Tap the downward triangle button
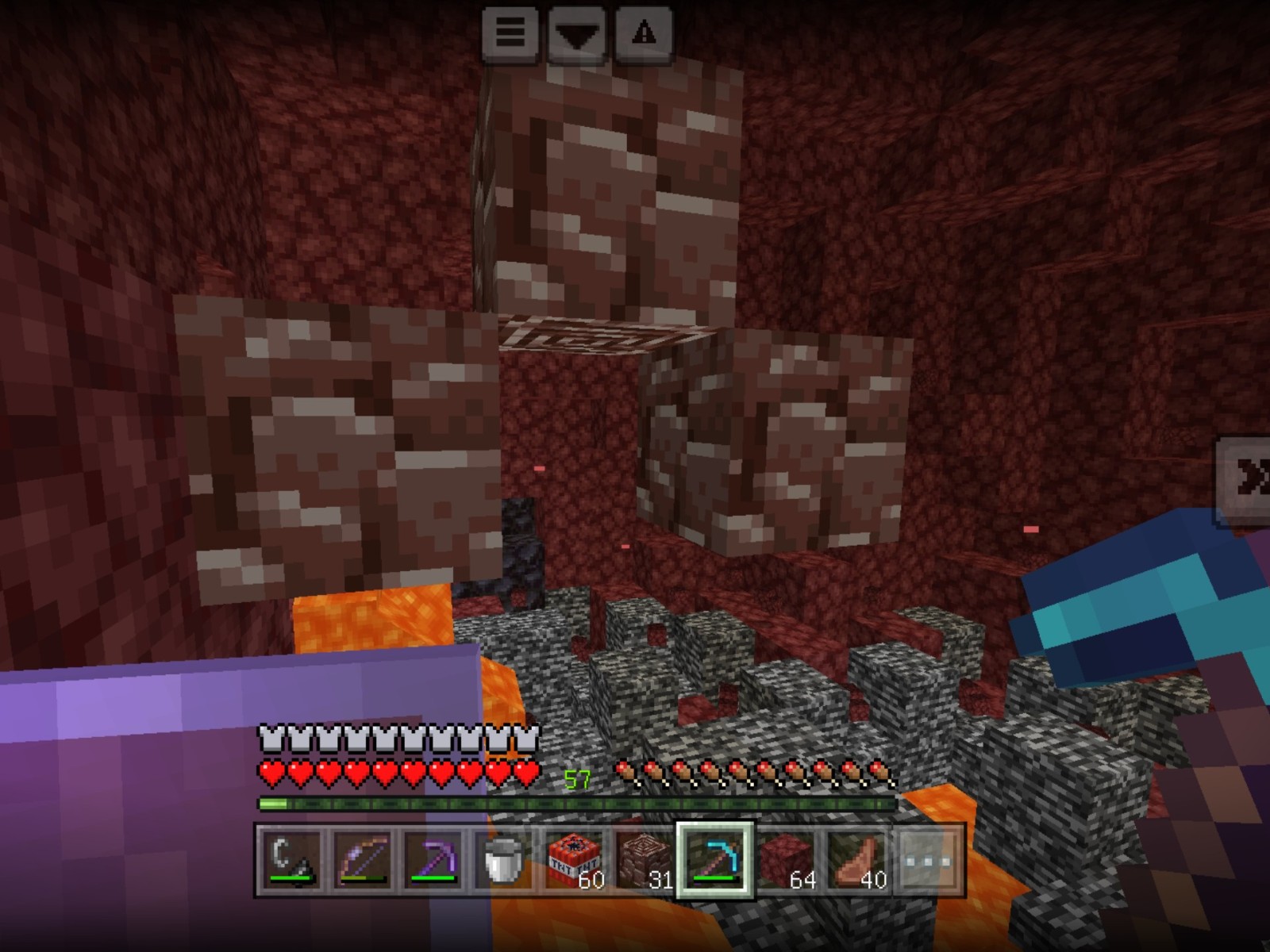1270x952 pixels. 577,33
